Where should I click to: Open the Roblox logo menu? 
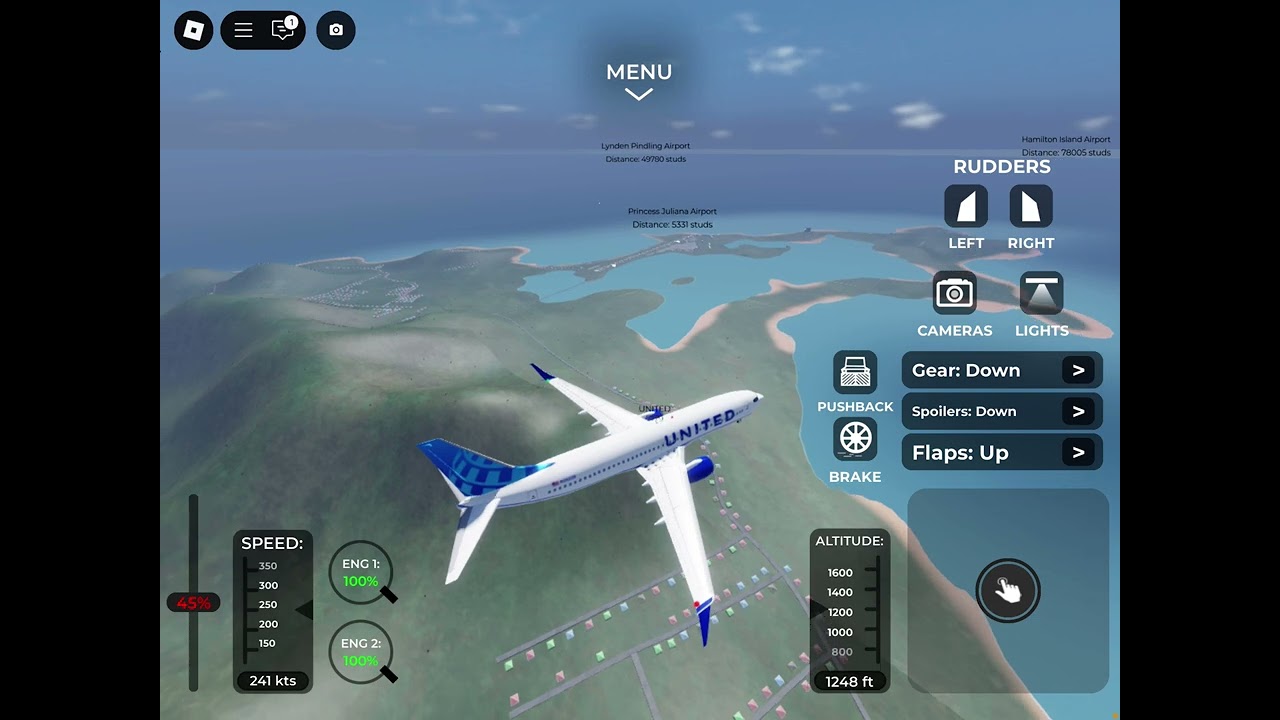(194, 30)
